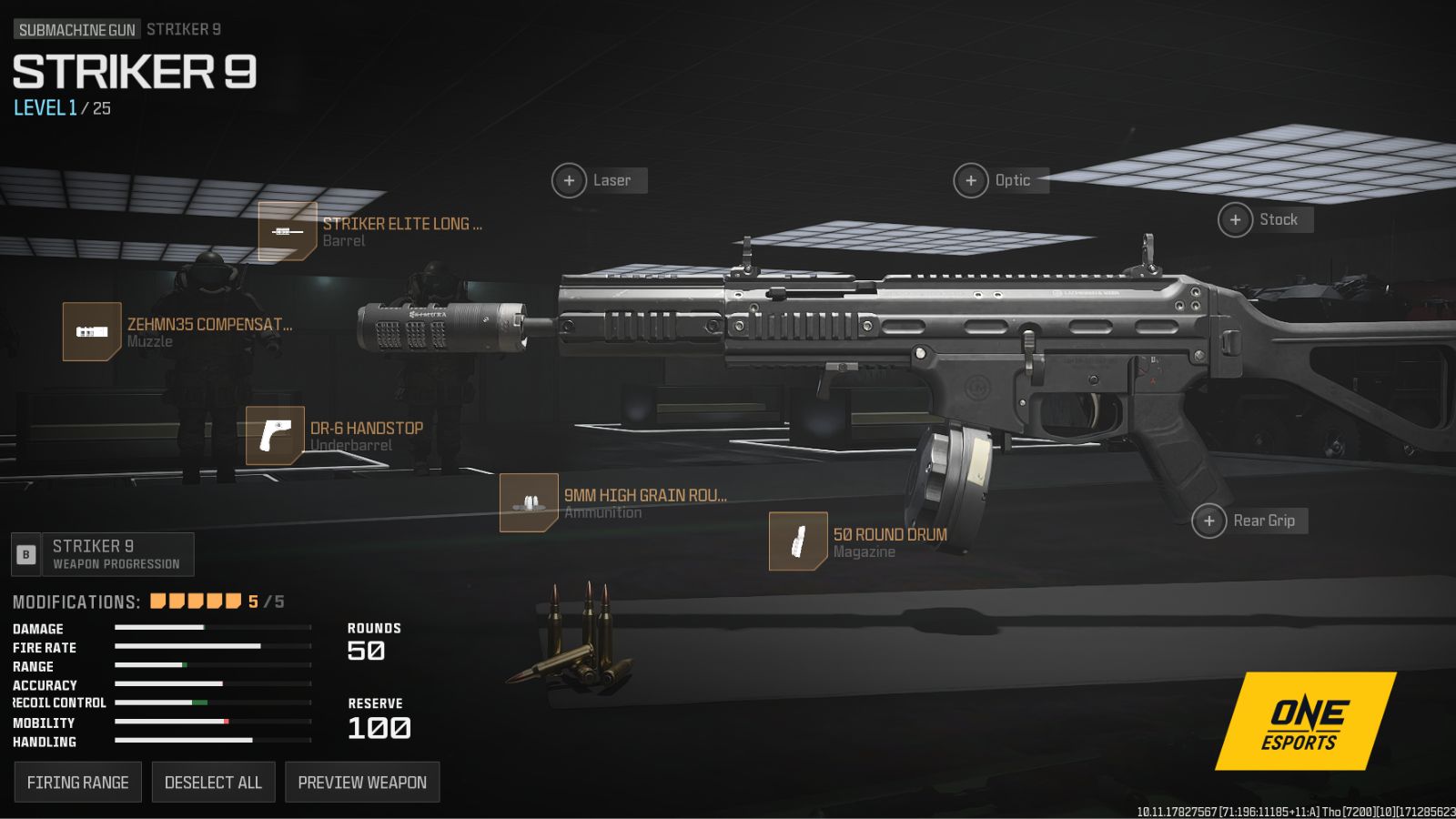Add an Optic attachment
1456x819 pixels.
pyautogui.click(x=971, y=180)
